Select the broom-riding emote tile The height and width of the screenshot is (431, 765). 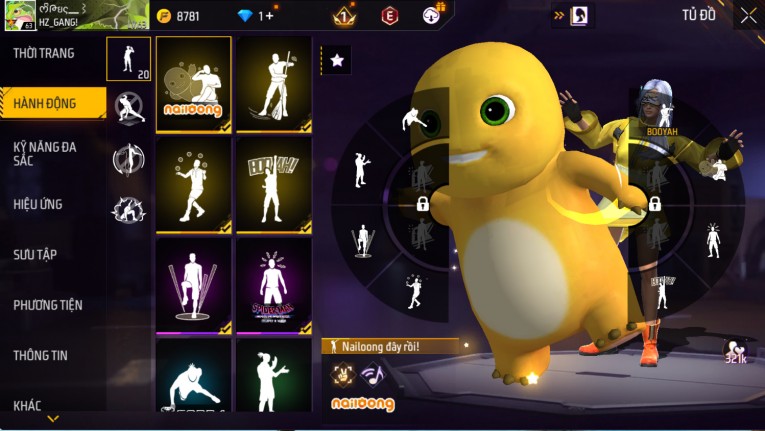[273, 84]
